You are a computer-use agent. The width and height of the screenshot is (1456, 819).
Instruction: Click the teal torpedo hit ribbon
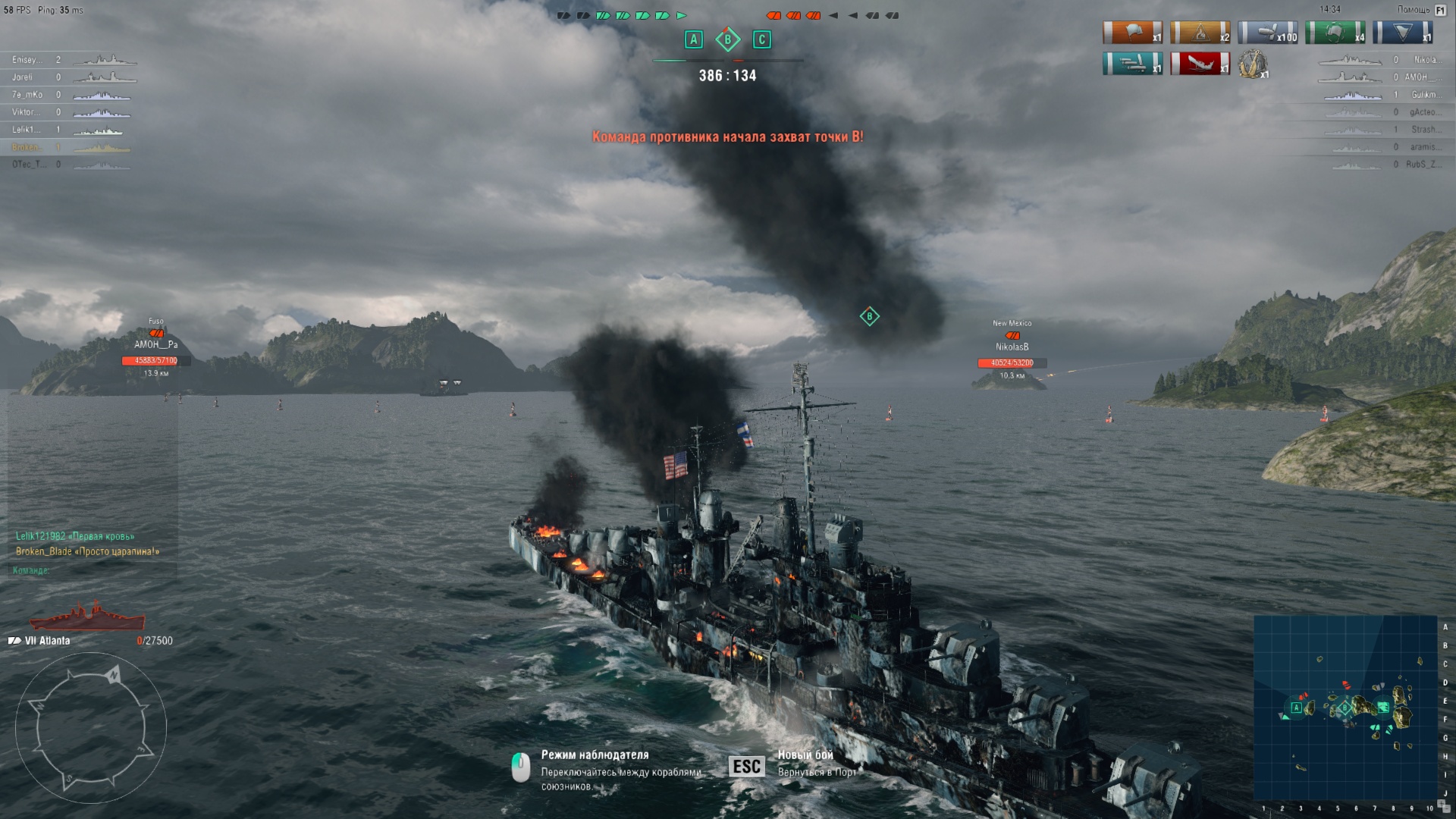click(1132, 64)
